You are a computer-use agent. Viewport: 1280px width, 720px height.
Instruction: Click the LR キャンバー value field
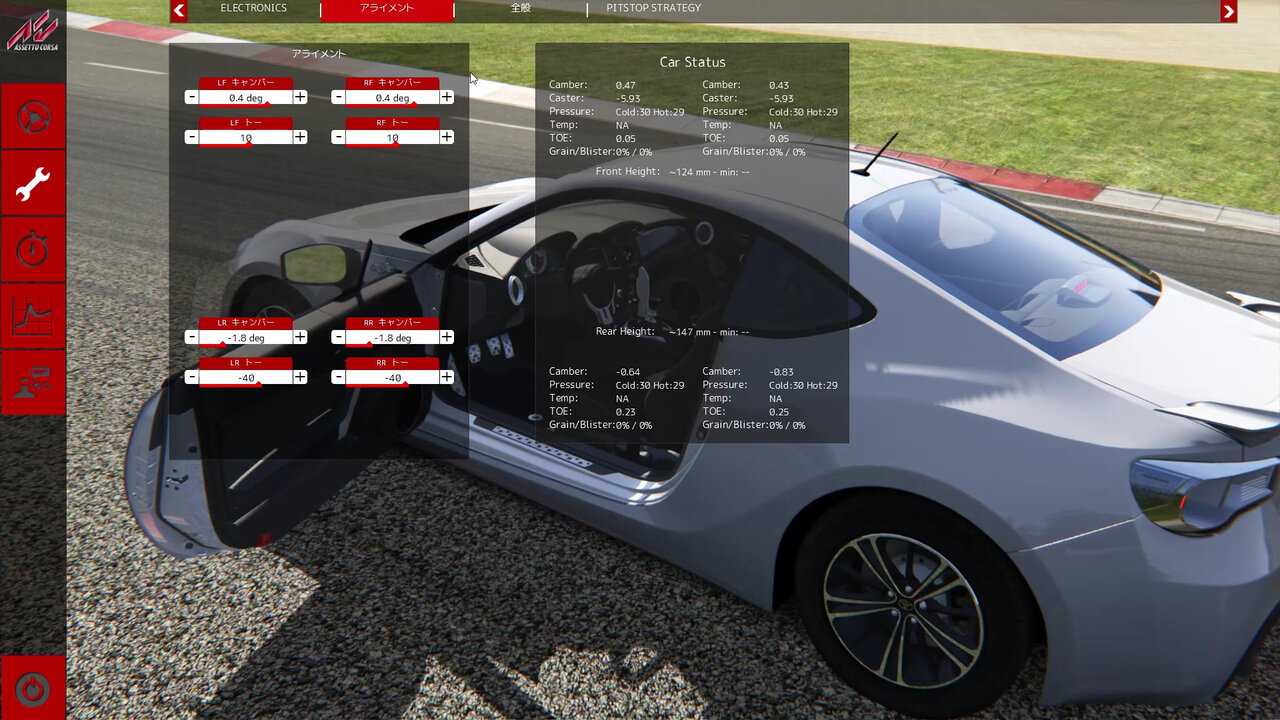point(245,337)
